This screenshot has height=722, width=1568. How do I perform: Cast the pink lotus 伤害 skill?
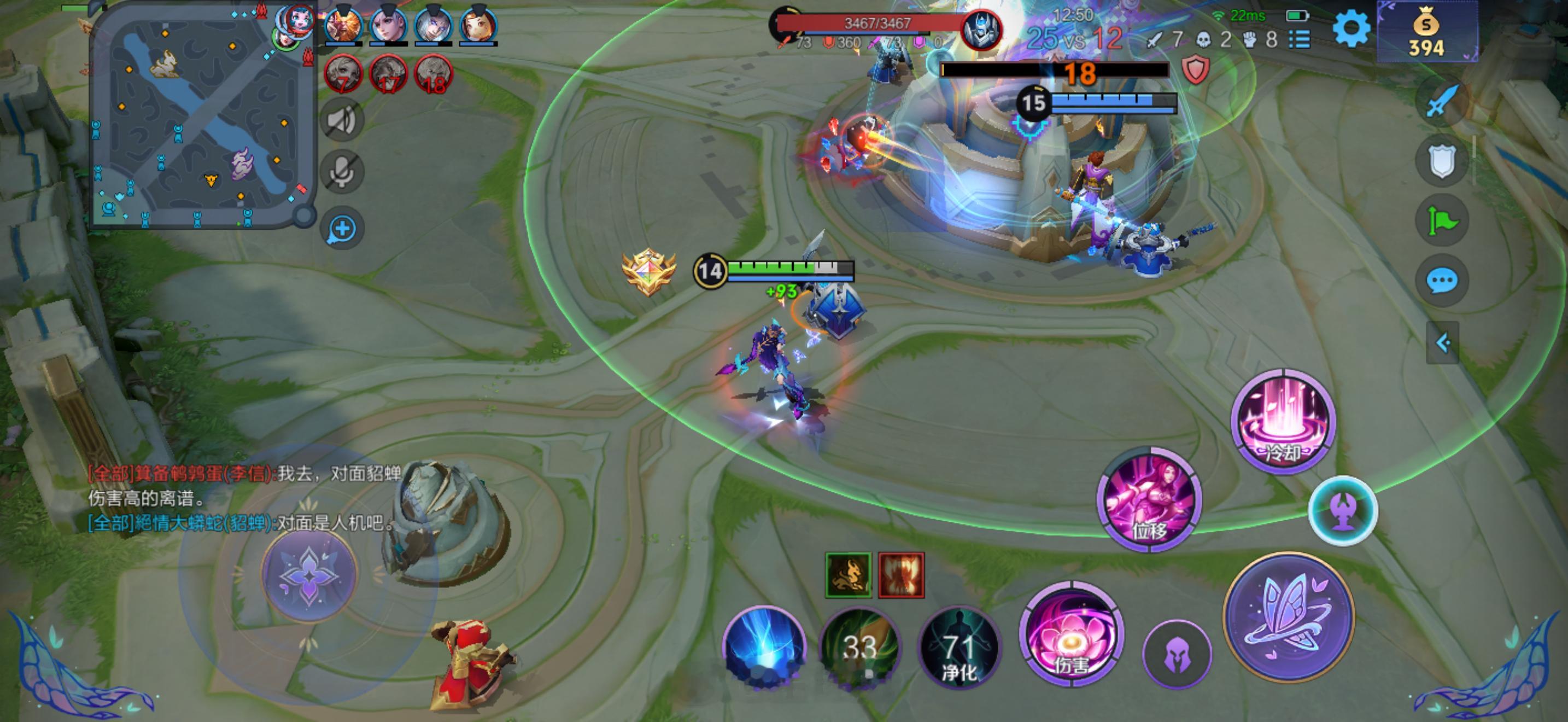point(1072,634)
